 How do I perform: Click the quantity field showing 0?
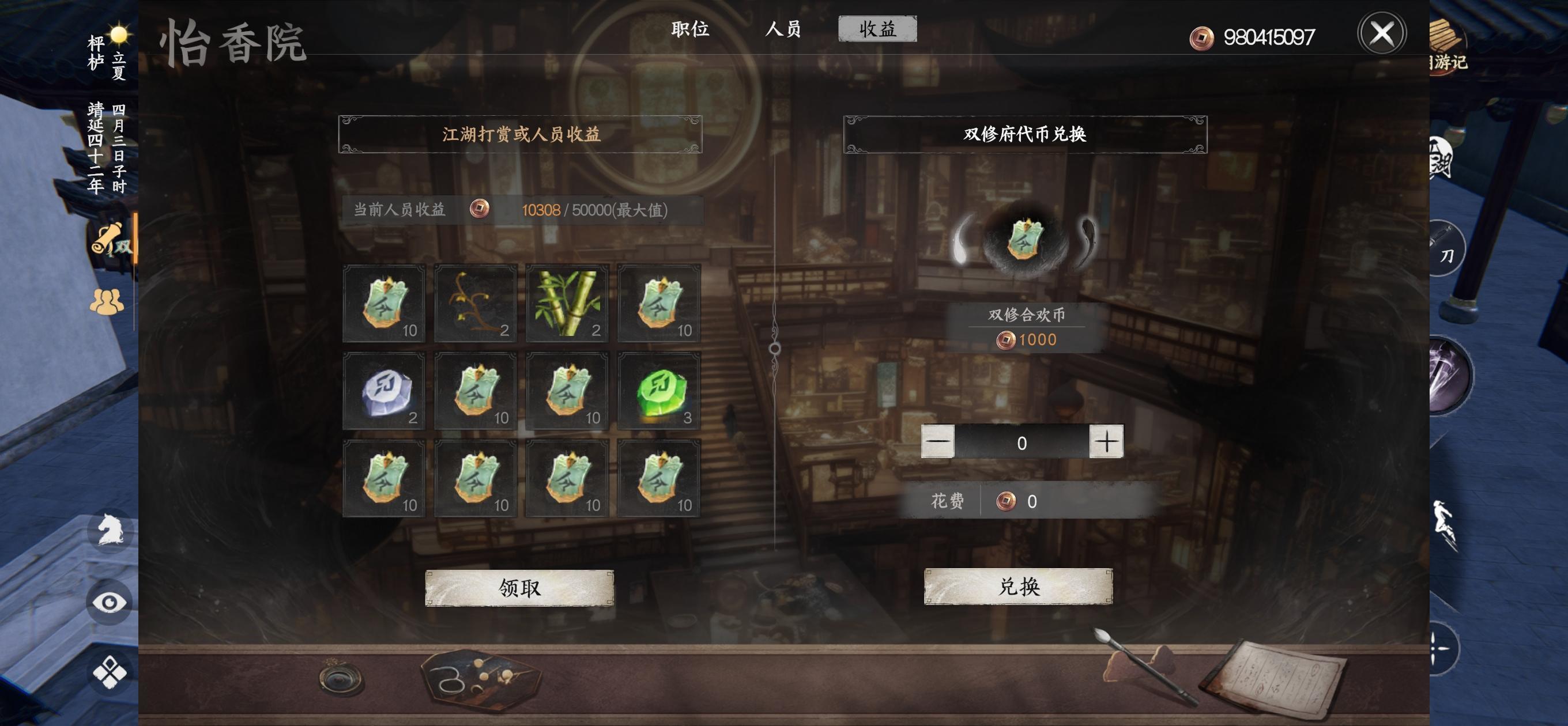click(x=1023, y=443)
